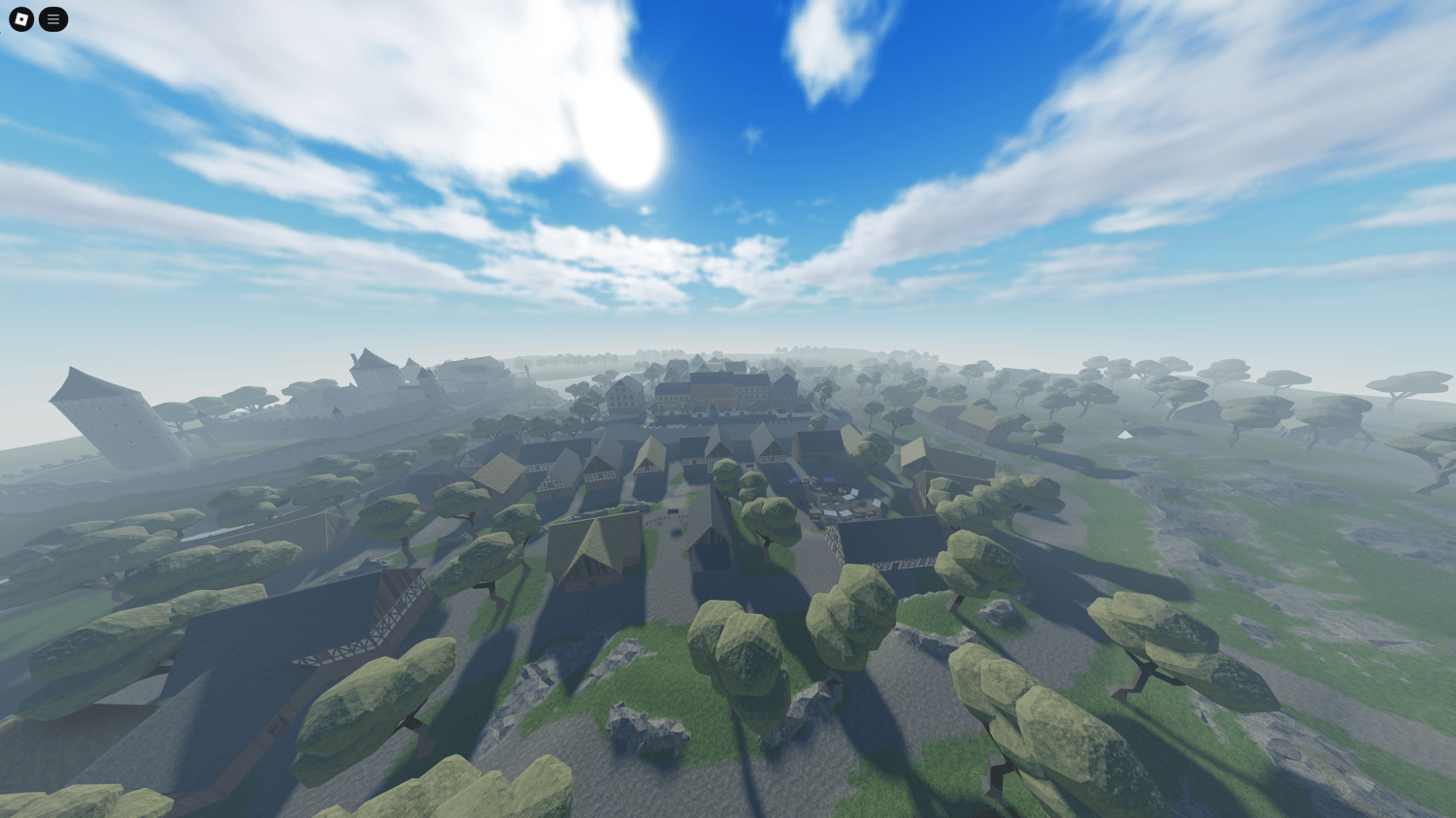The height and width of the screenshot is (818, 1456).
Task: Select a market stall with blue canopy
Action: (794, 480)
